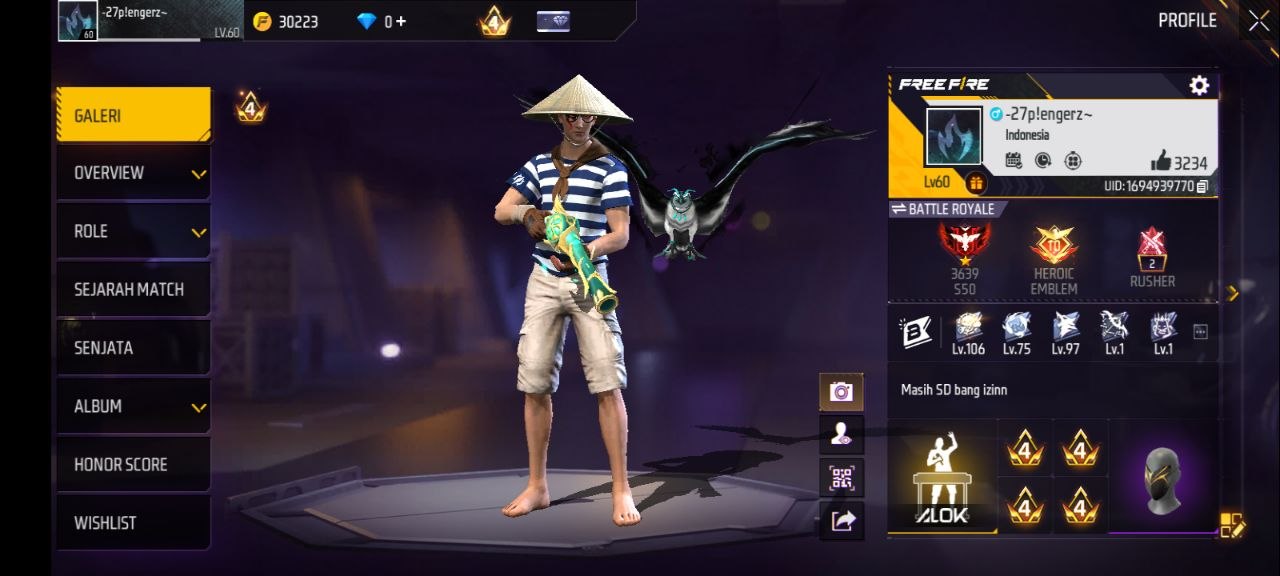This screenshot has width=1280, height=576.
Task: Open Sejarah Match history
Action: pyautogui.click(x=132, y=289)
